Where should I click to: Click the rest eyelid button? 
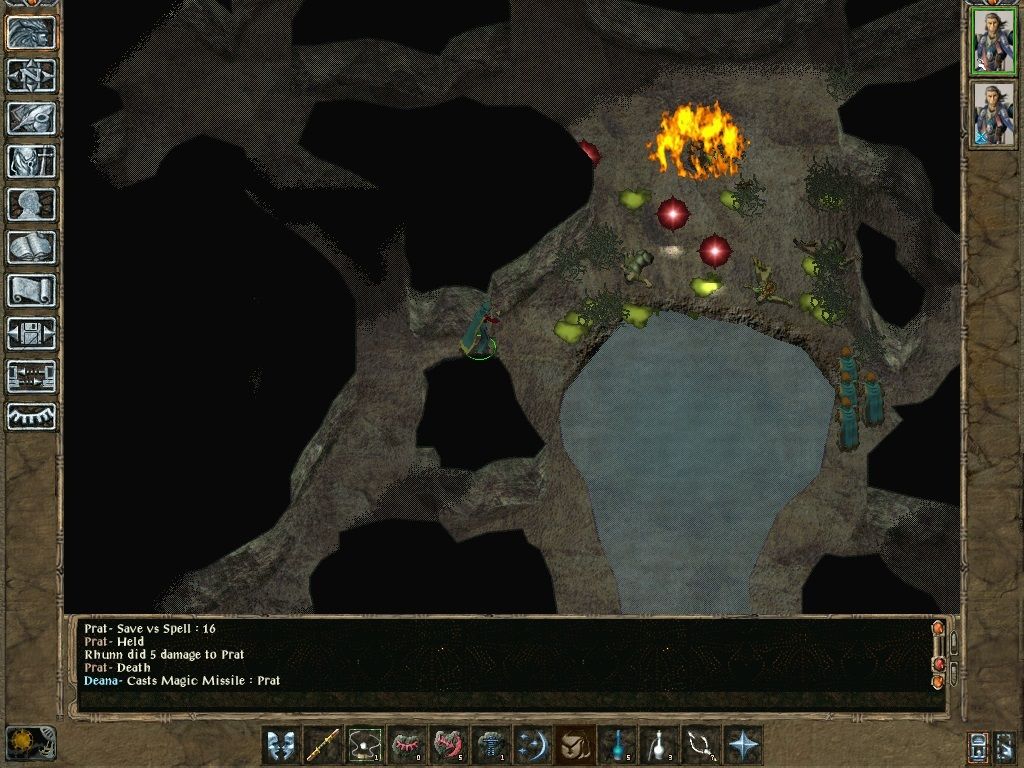[x=32, y=417]
